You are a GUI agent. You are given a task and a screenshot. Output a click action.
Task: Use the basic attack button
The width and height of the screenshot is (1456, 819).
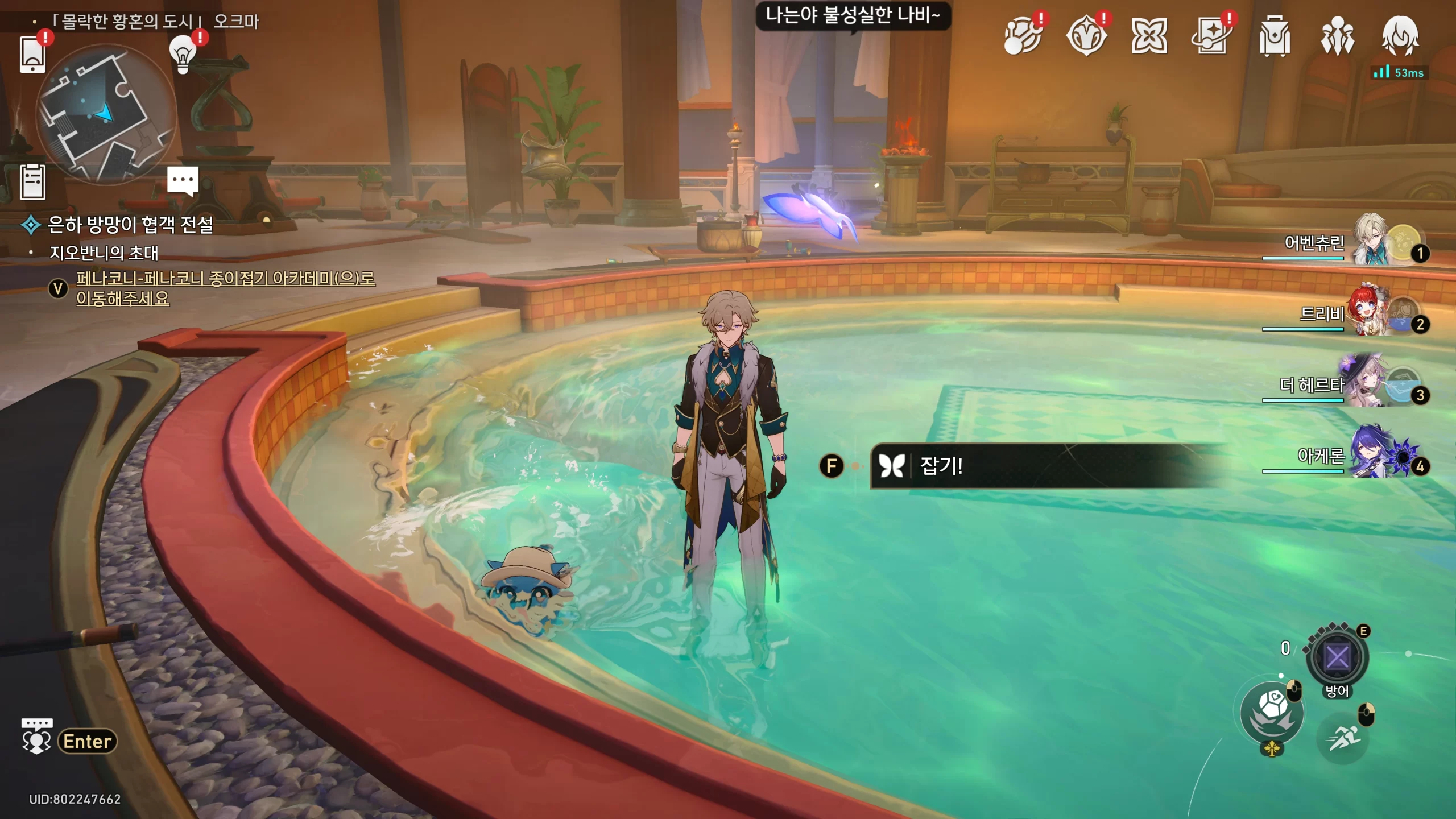1272,713
